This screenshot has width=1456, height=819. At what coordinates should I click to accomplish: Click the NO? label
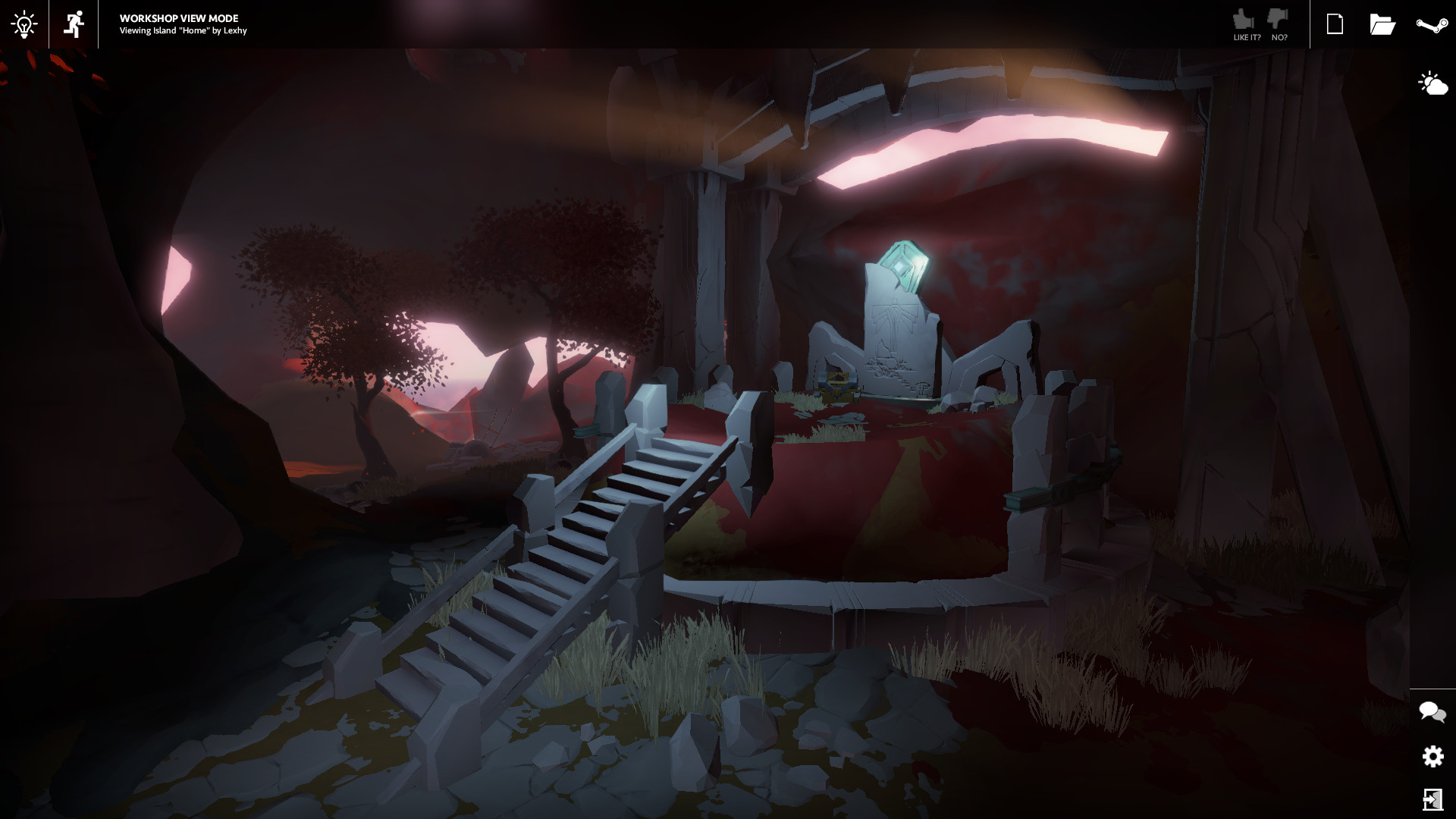point(1279,36)
